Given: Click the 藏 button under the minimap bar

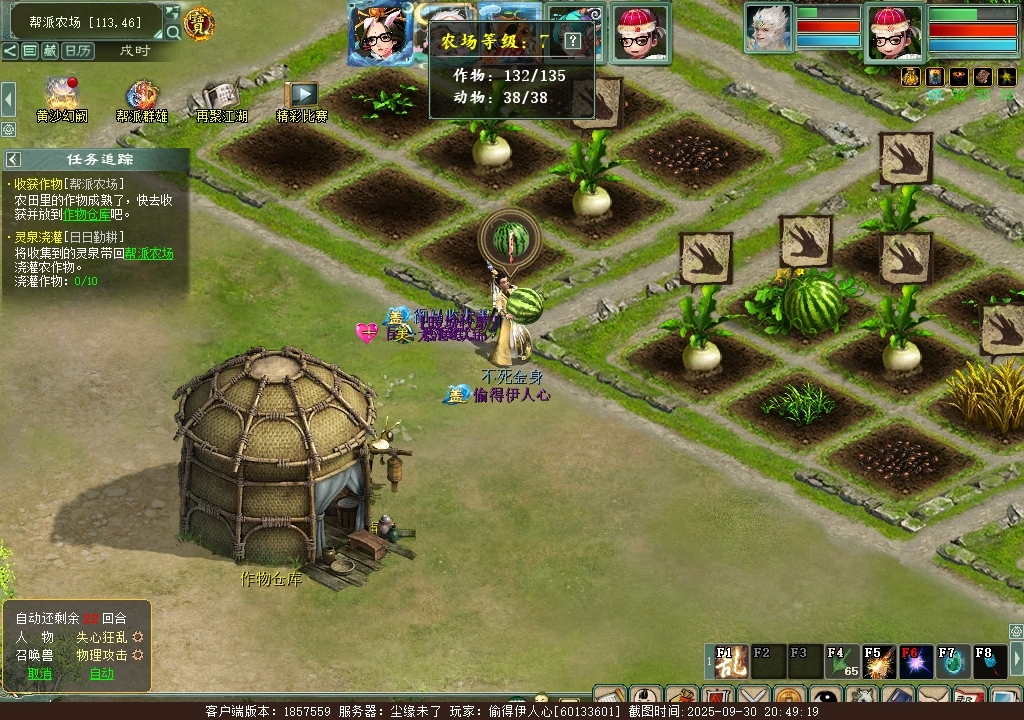Looking at the screenshot, I should (x=49, y=50).
